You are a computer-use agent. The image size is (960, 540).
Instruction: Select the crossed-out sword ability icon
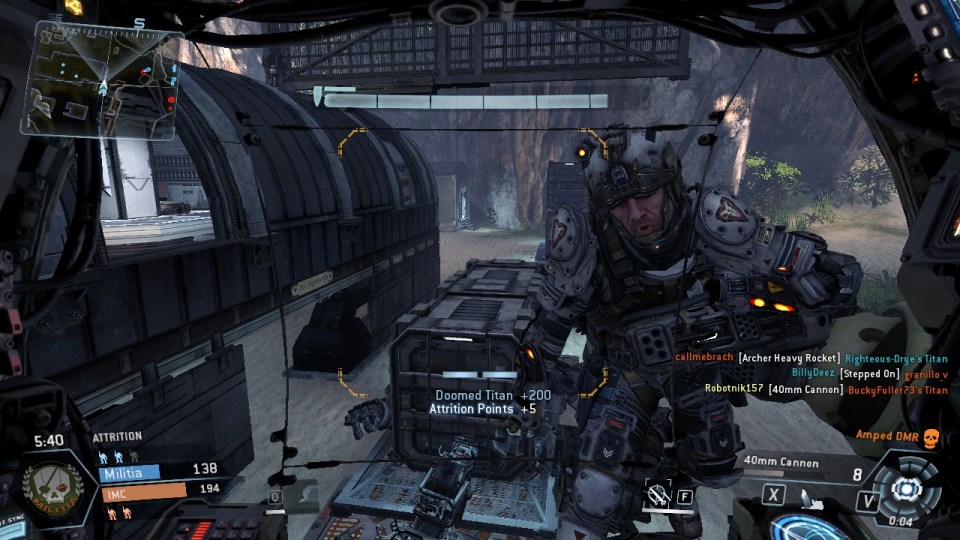click(658, 493)
